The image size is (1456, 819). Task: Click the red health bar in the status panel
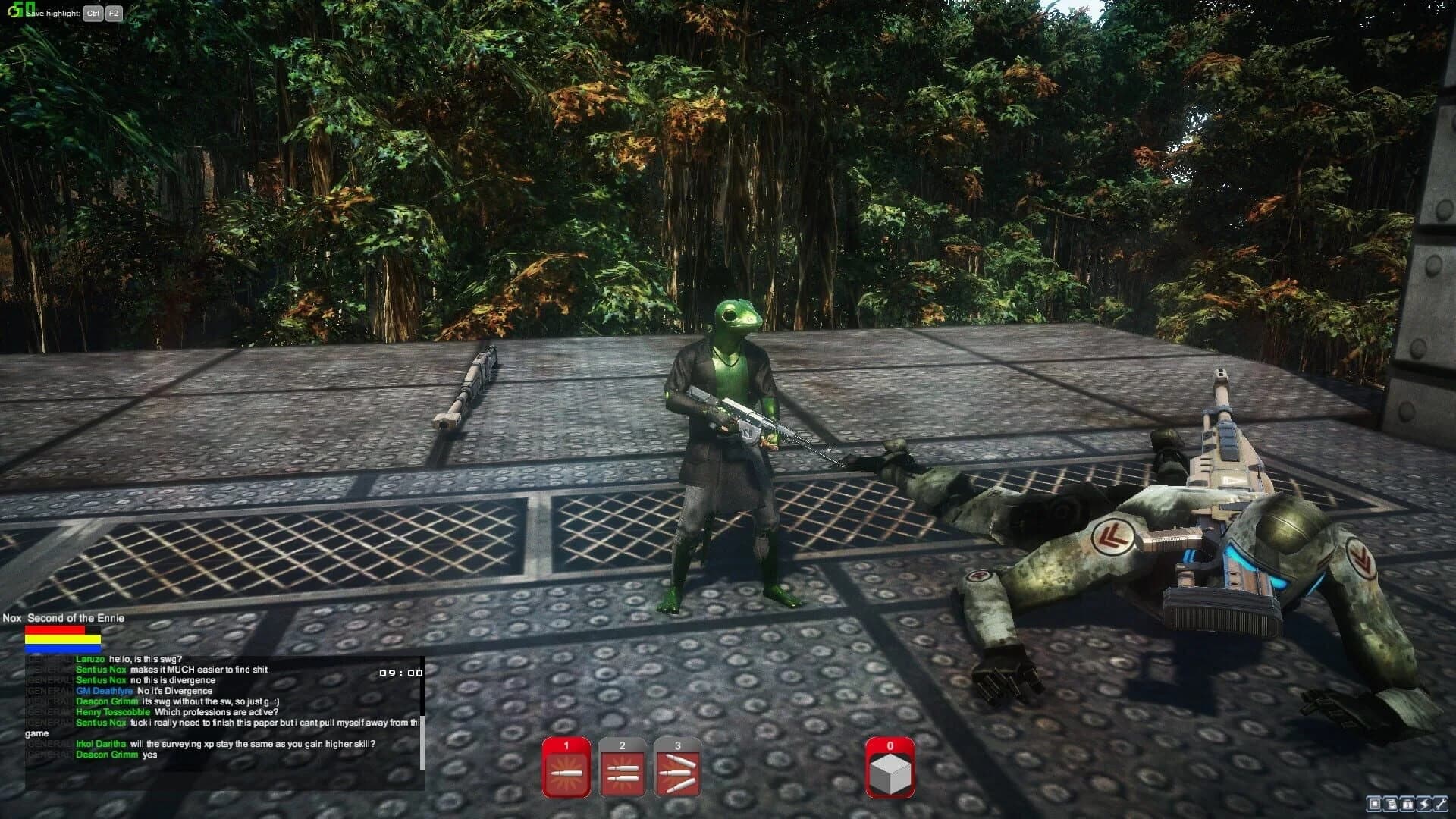pyautogui.click(x=55, y=629)
